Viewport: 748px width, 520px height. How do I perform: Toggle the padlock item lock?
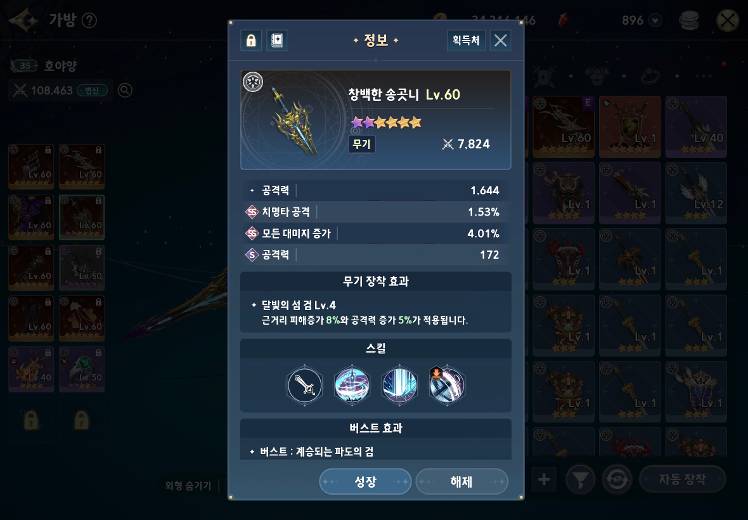(x=250, y=40)
